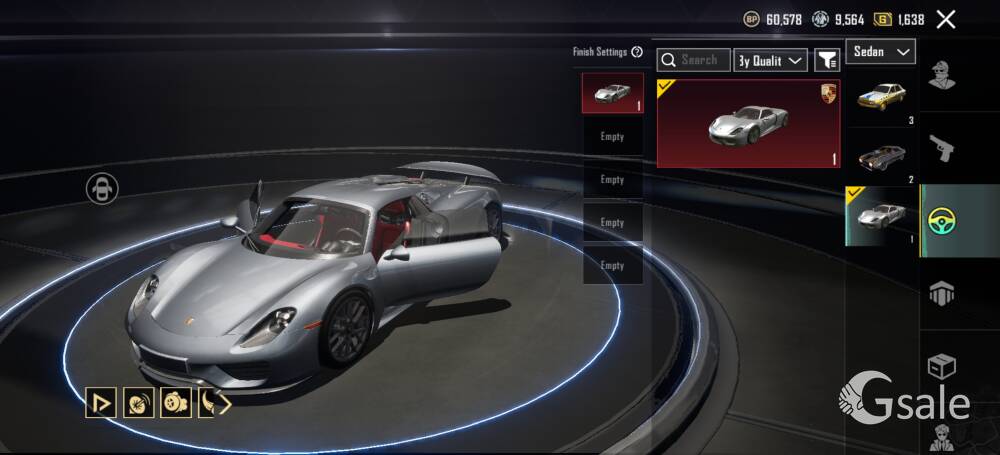Open the helmet and gear tab
This screenshot has height=455, width=1000.
(942, 293)
